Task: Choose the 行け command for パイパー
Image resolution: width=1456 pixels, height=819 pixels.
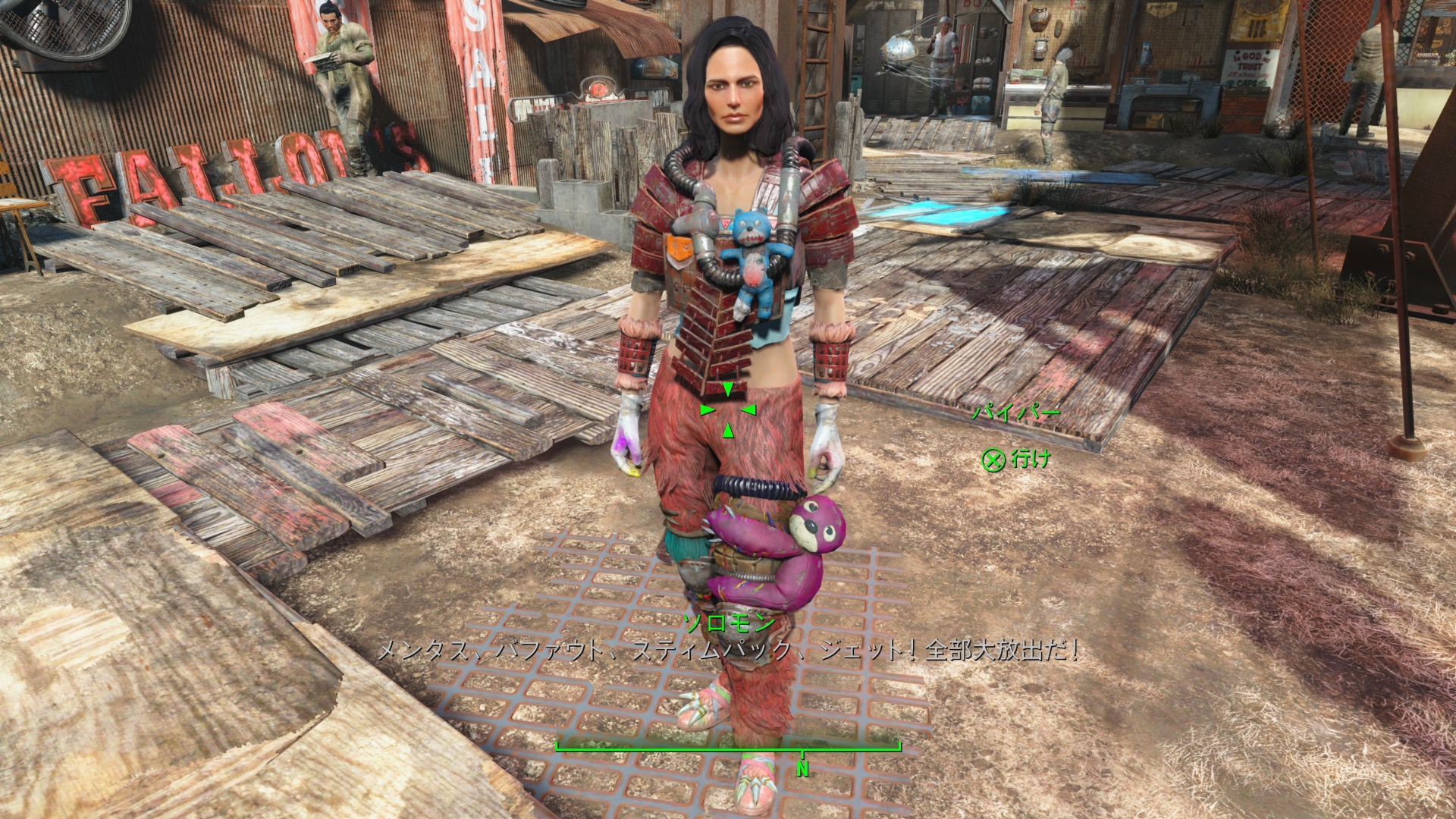Action: tap(1017, 459)
